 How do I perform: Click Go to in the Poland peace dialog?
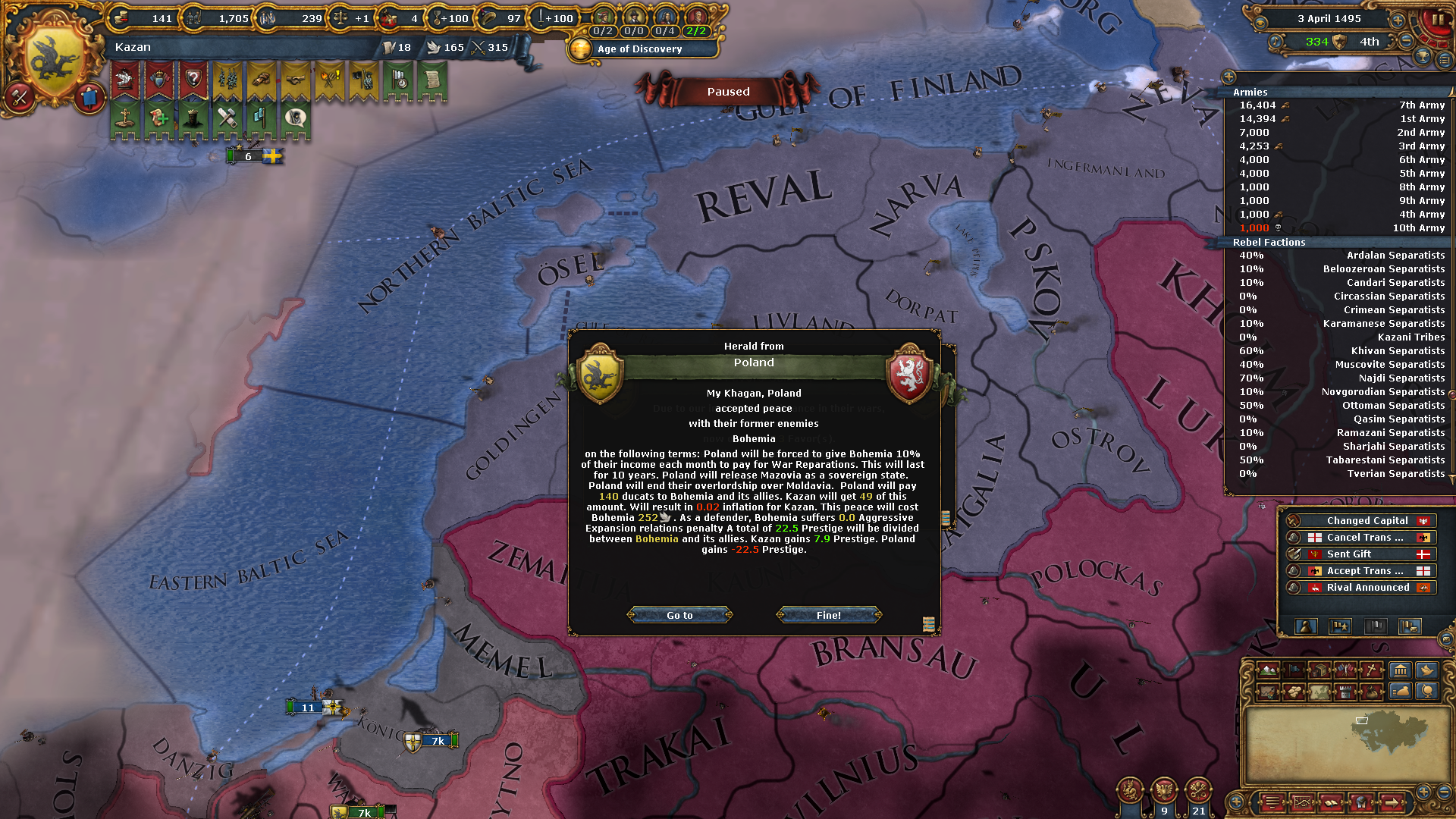click(x=679, y=615)
